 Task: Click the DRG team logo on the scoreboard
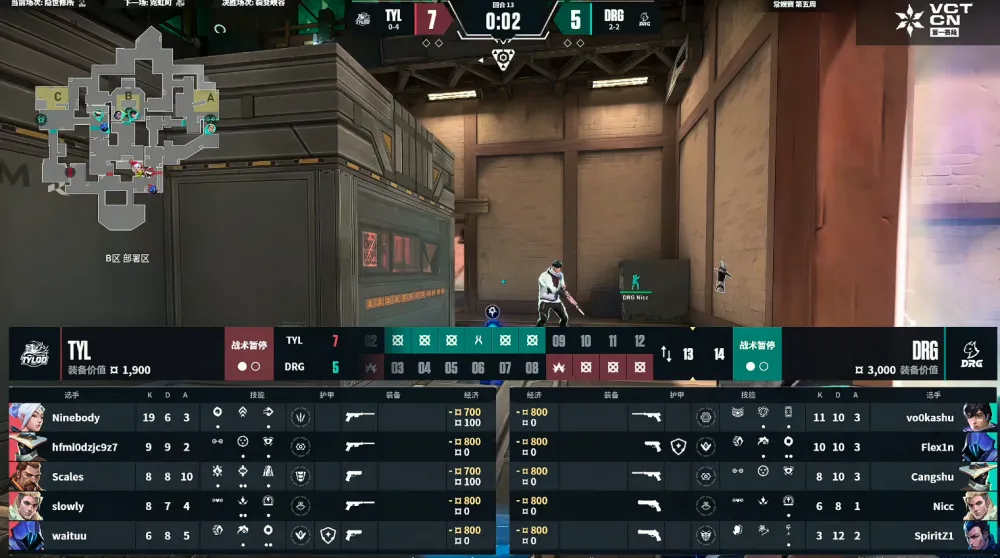971,354
